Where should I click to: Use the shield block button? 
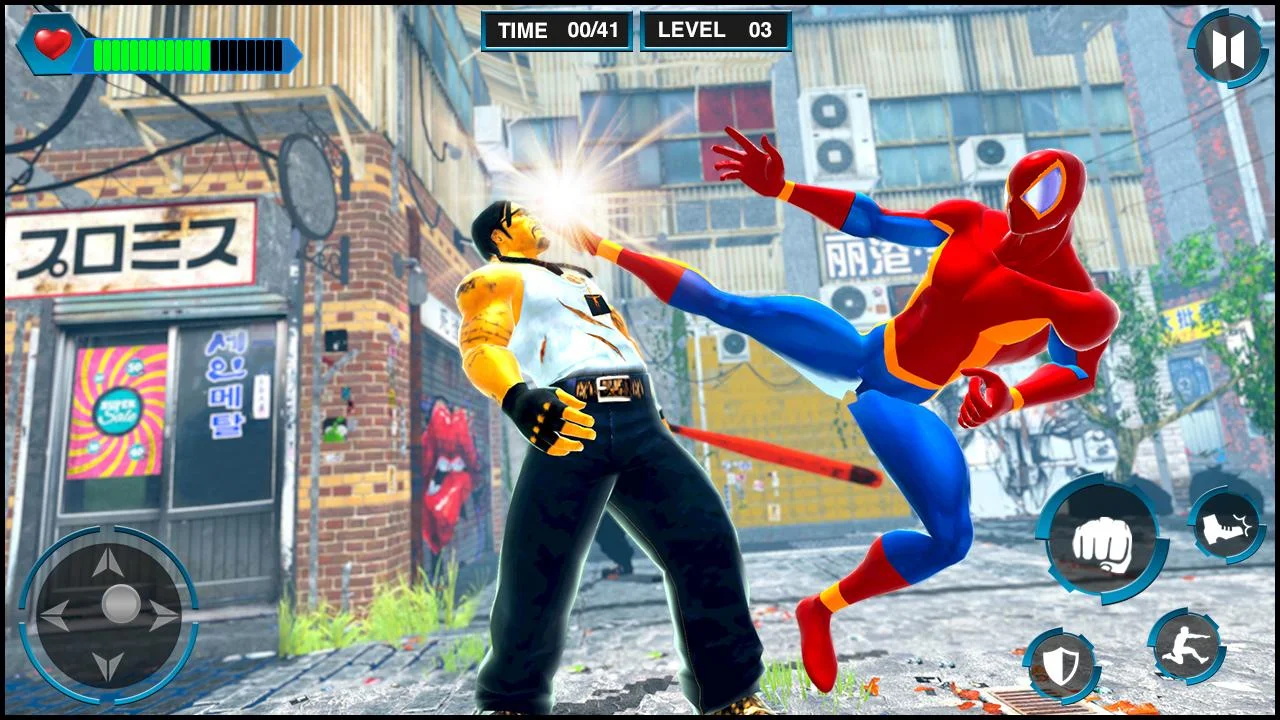(x=1061, y=666)
